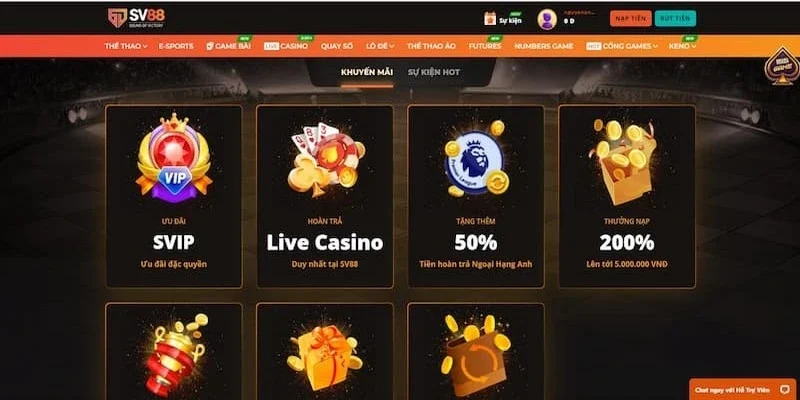Image resolution: width=800 pixels, height=400 pixels.
Task: Open the chat with support widget
Action: point(743,389)
